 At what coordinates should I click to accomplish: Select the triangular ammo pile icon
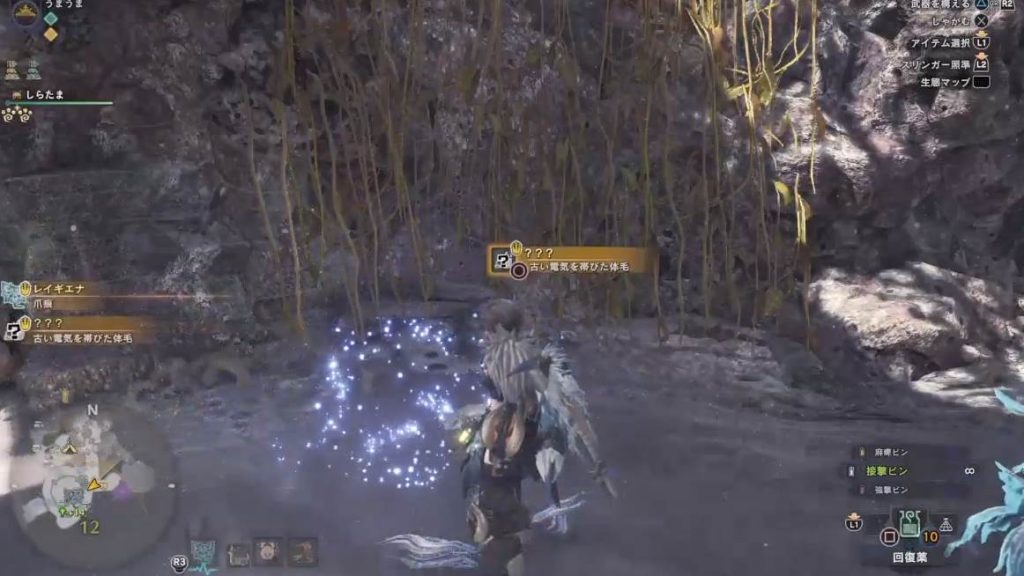(x=946, y=524)
